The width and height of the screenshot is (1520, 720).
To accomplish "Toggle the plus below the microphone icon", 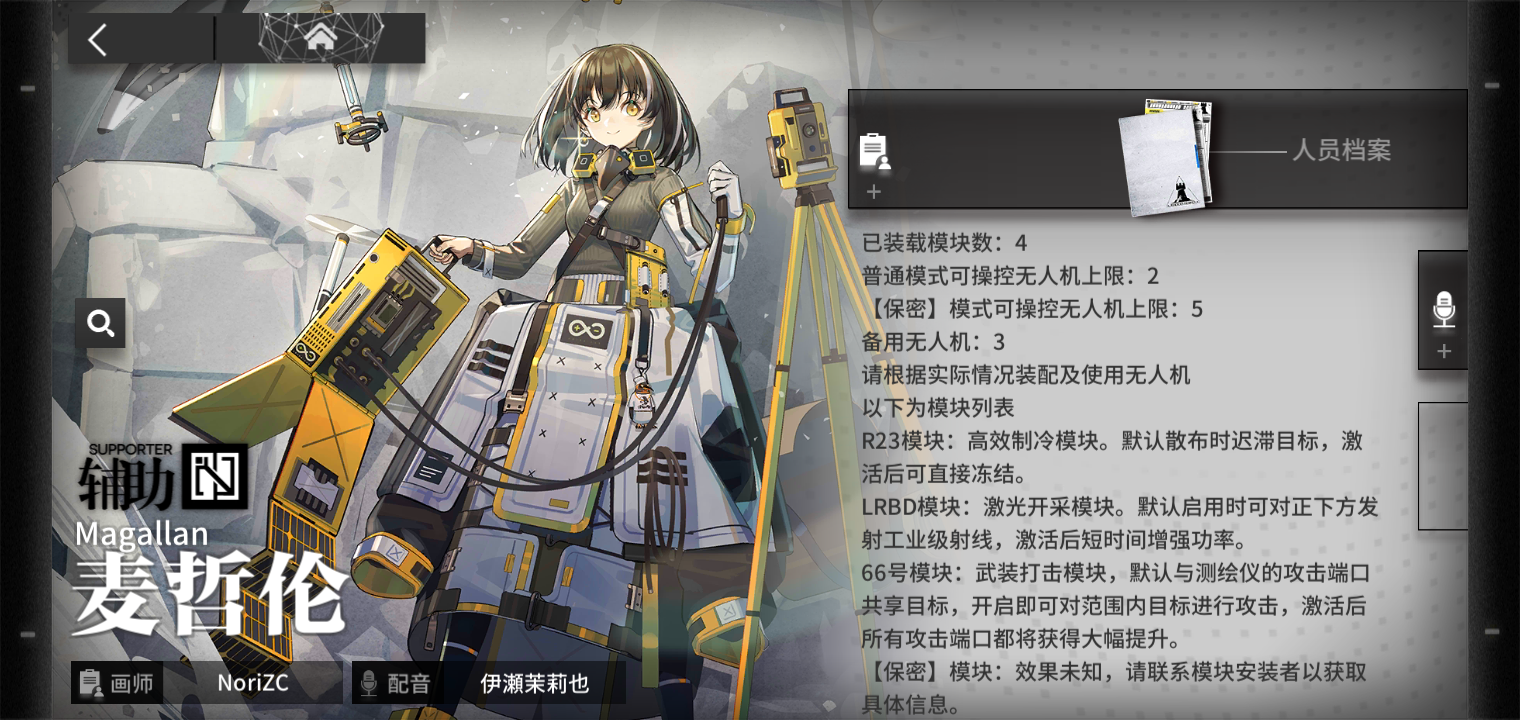I will coord(1444,350).
